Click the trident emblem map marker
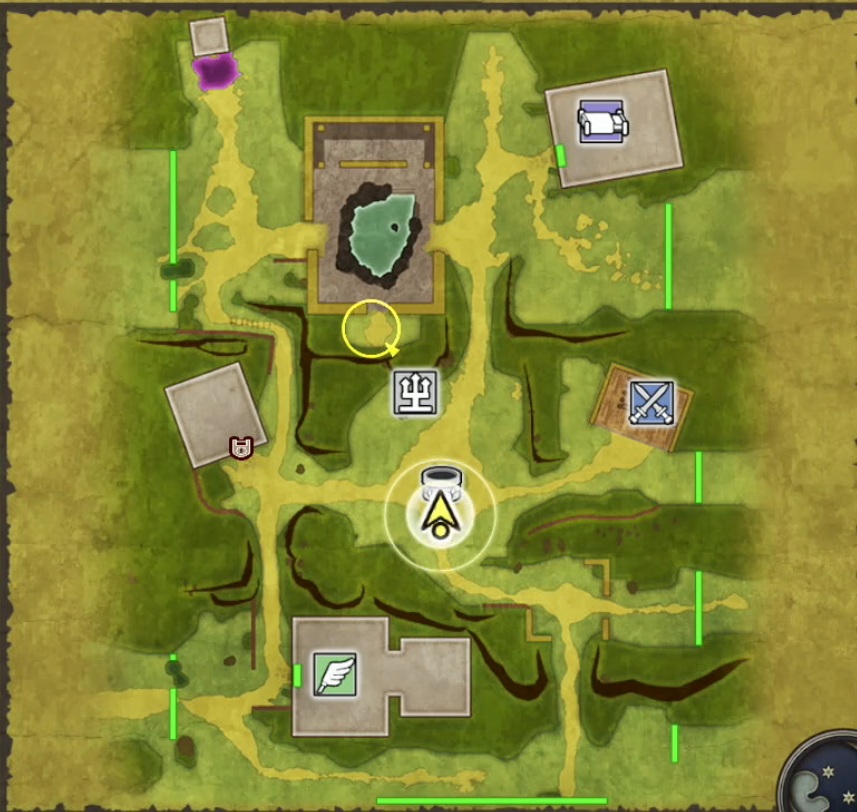This screenshot has width=857, height=812. [415, 391]
